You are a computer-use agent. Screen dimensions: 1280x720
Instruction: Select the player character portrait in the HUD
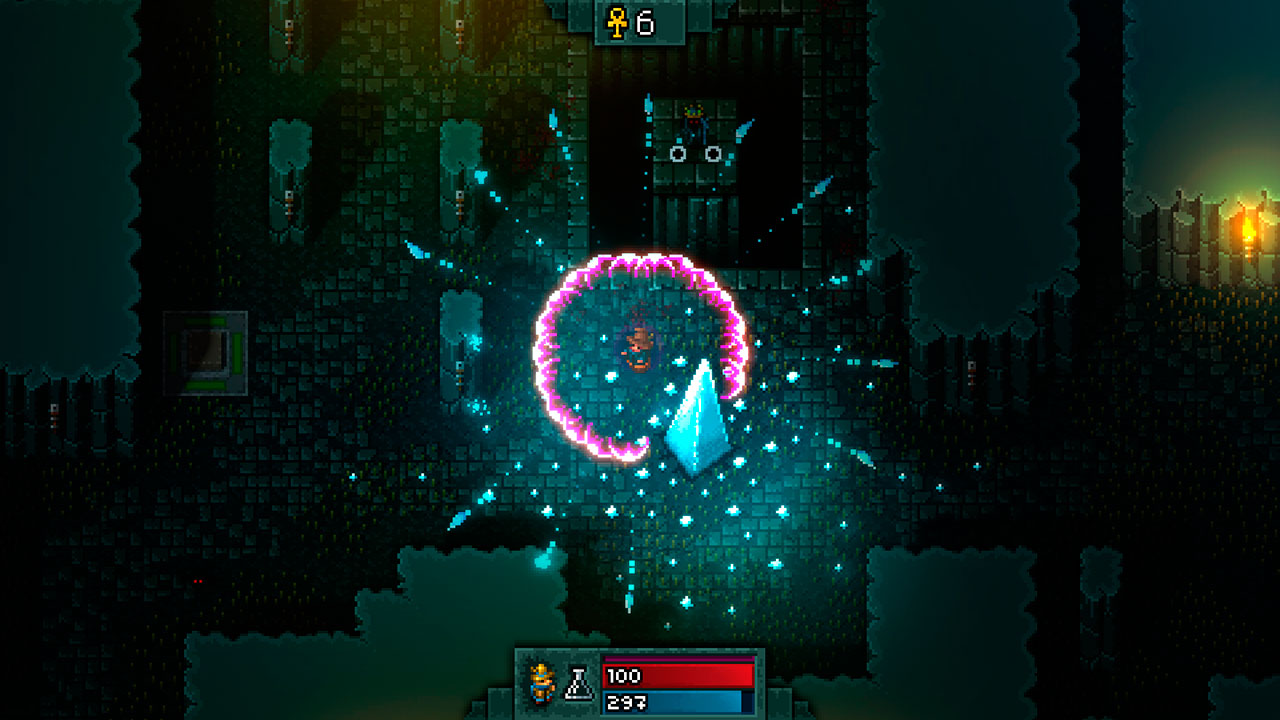[540, 686]
